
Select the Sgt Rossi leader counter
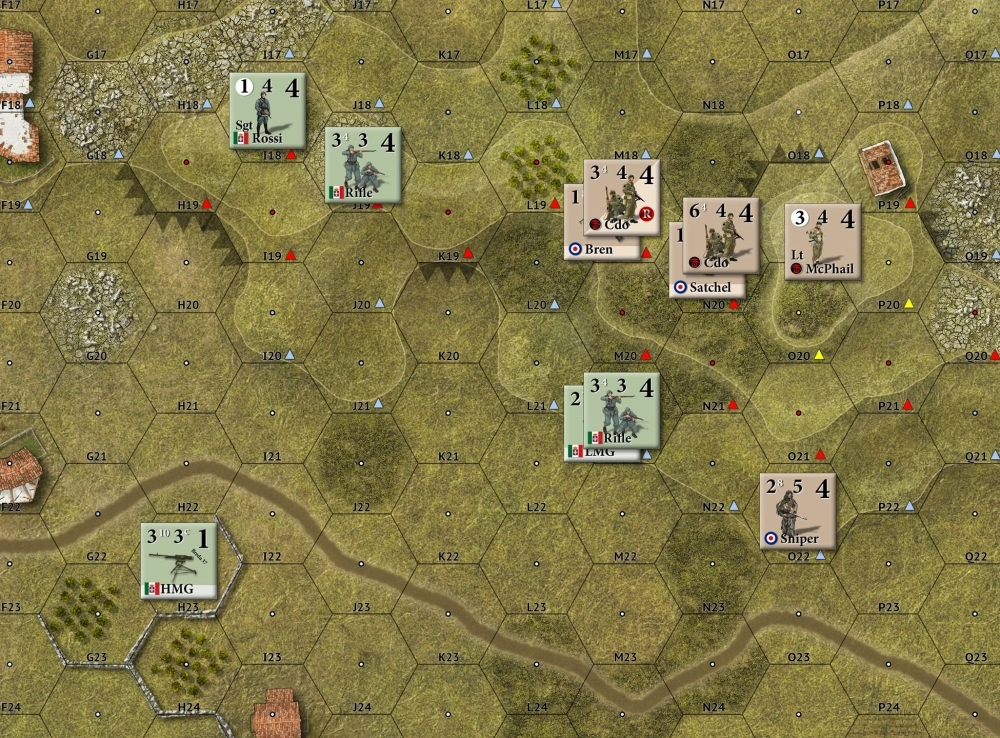267,110
